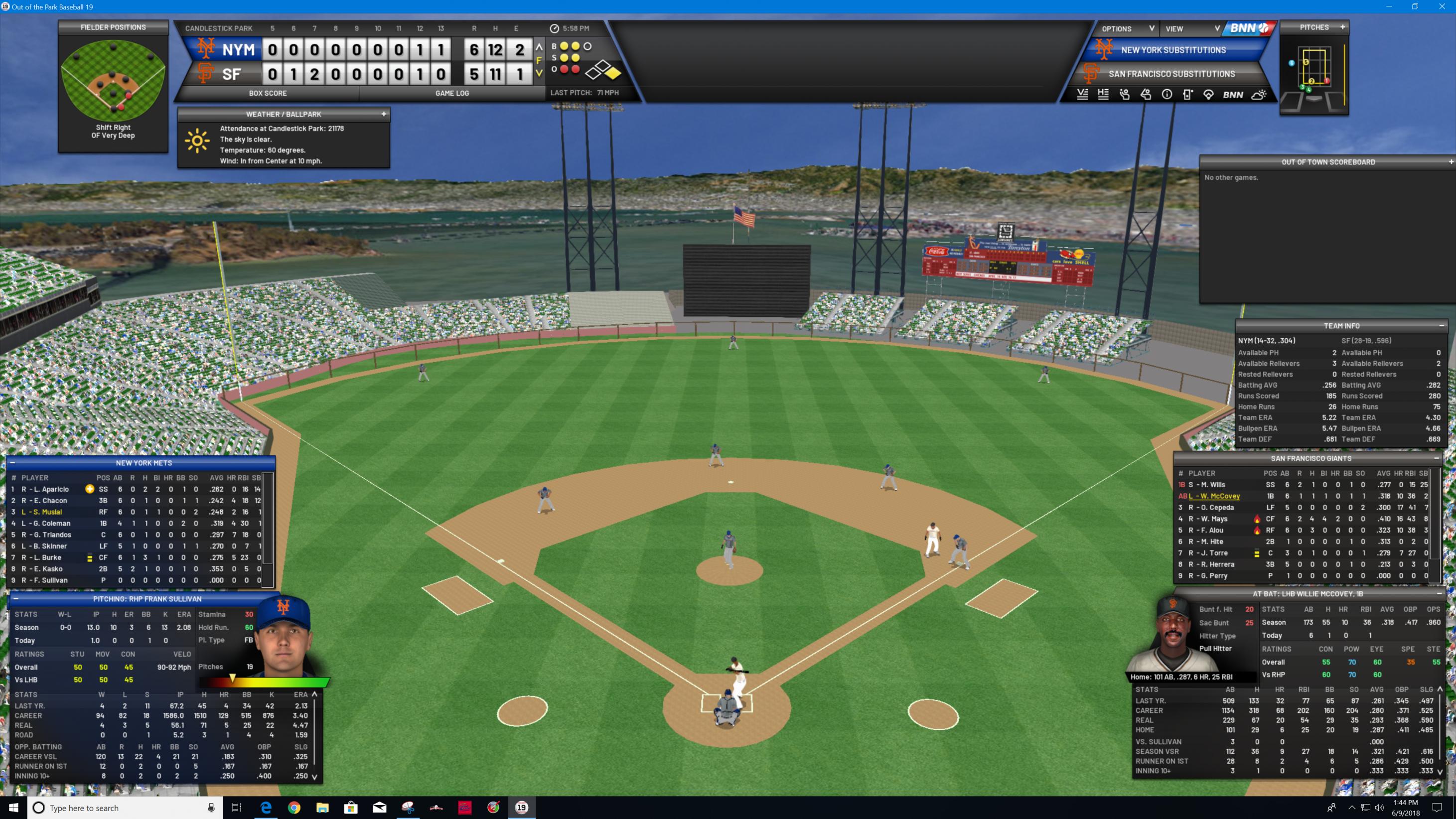This screenshot has width=1456, height=819.
Task: Click the visiting team lineup icon
Action: (1082, 95)
